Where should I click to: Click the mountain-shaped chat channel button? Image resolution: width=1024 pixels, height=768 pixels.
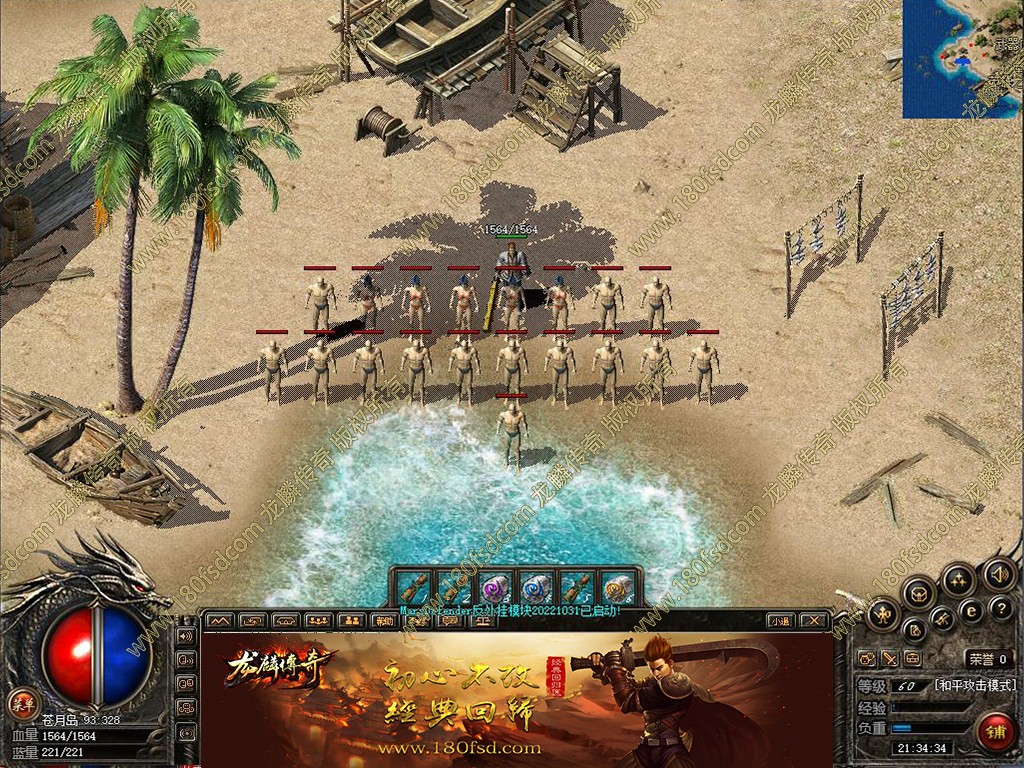coord(219,621)
